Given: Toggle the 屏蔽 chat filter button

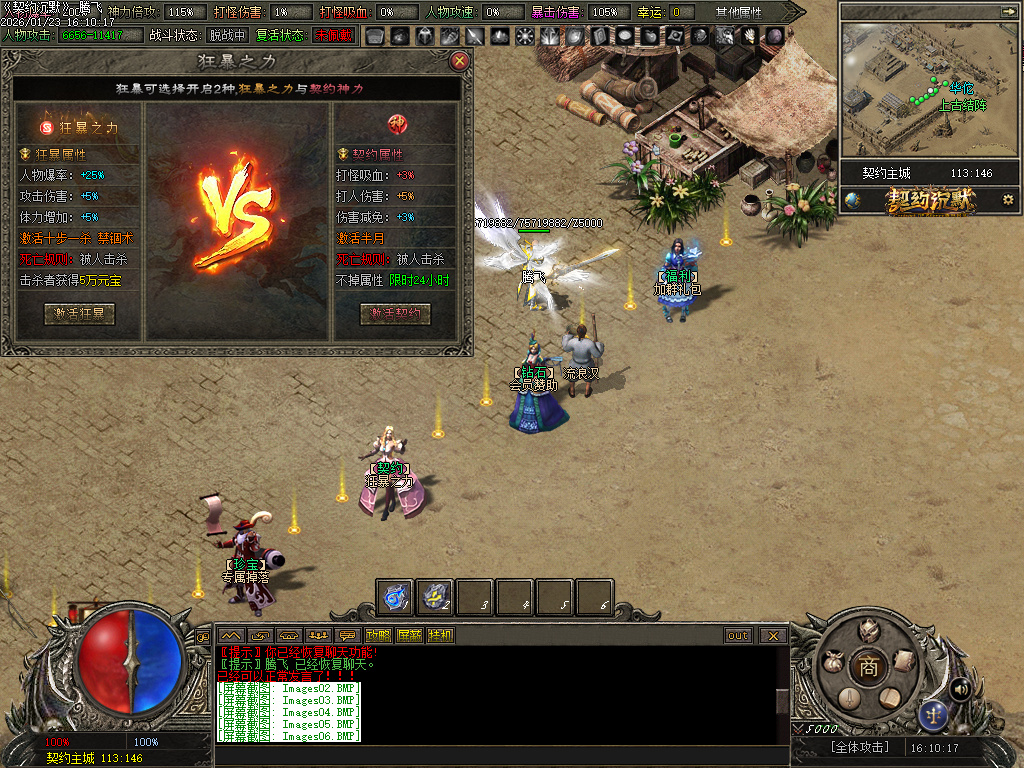Looking at the screenshot, I should point(409,635).
